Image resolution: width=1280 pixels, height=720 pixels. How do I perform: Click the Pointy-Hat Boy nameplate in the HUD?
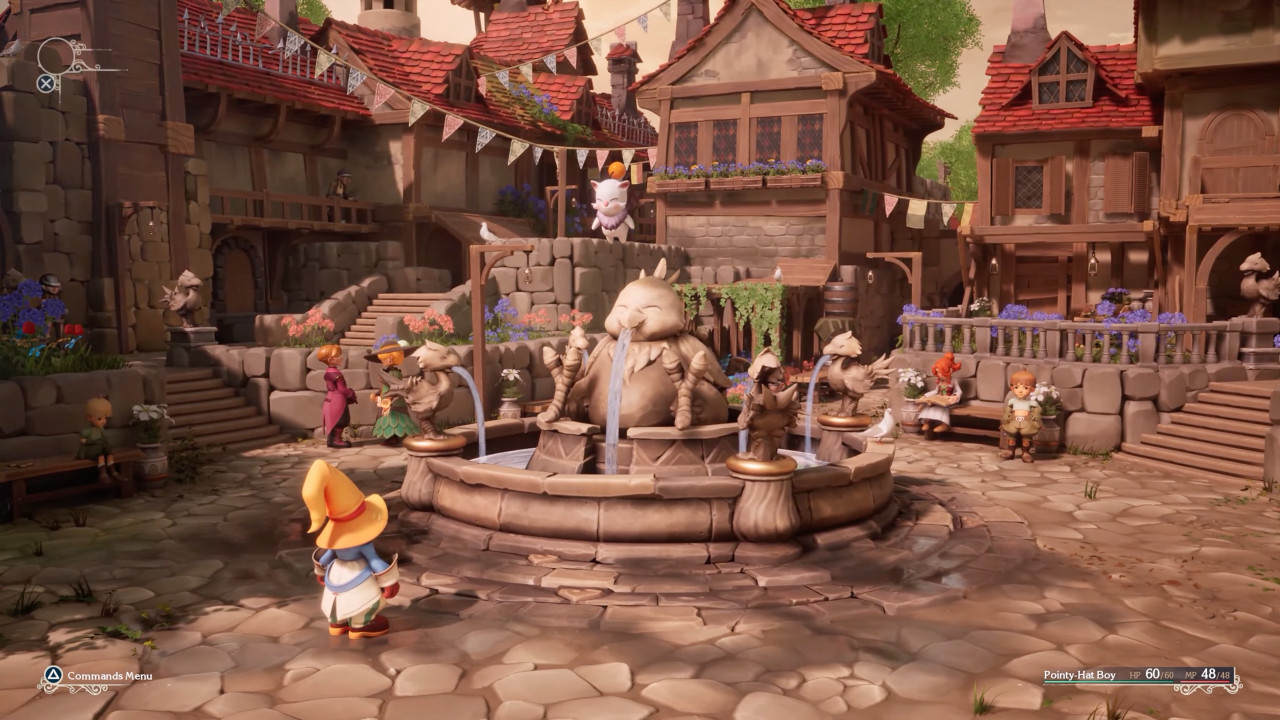pyautogui.click(x=1080, y=674)
